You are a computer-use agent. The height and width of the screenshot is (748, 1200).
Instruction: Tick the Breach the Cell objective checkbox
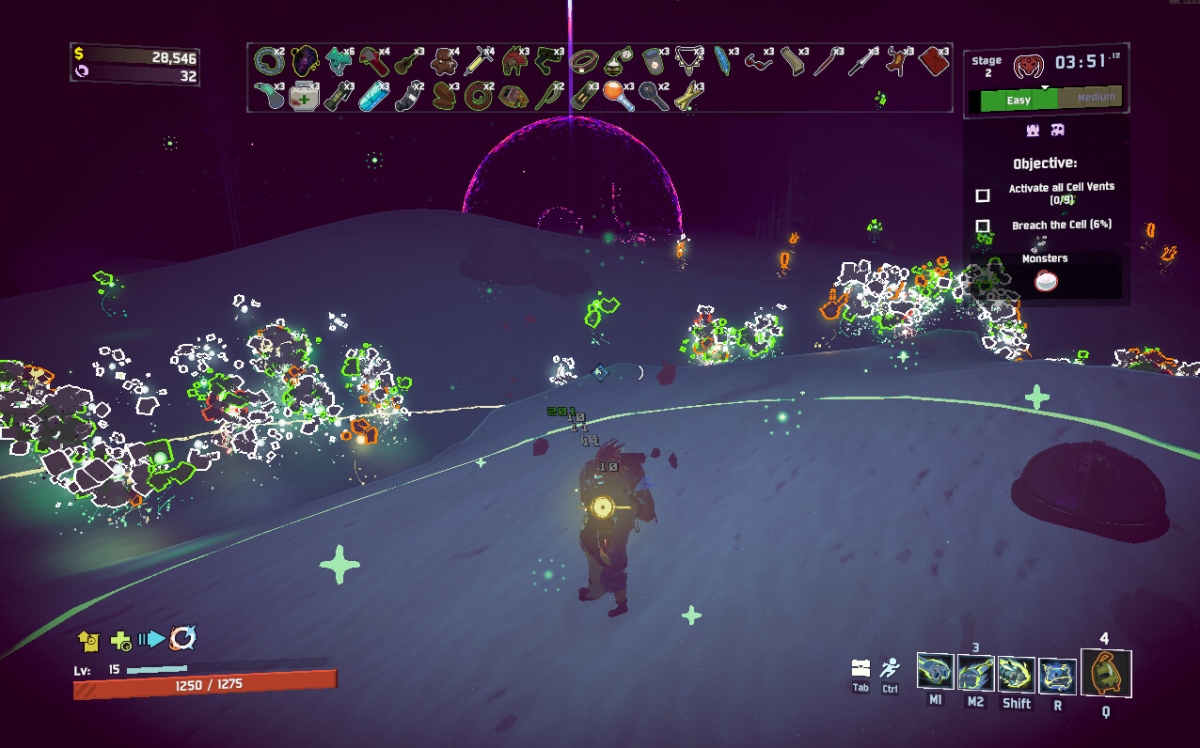[x=983, y=226]
